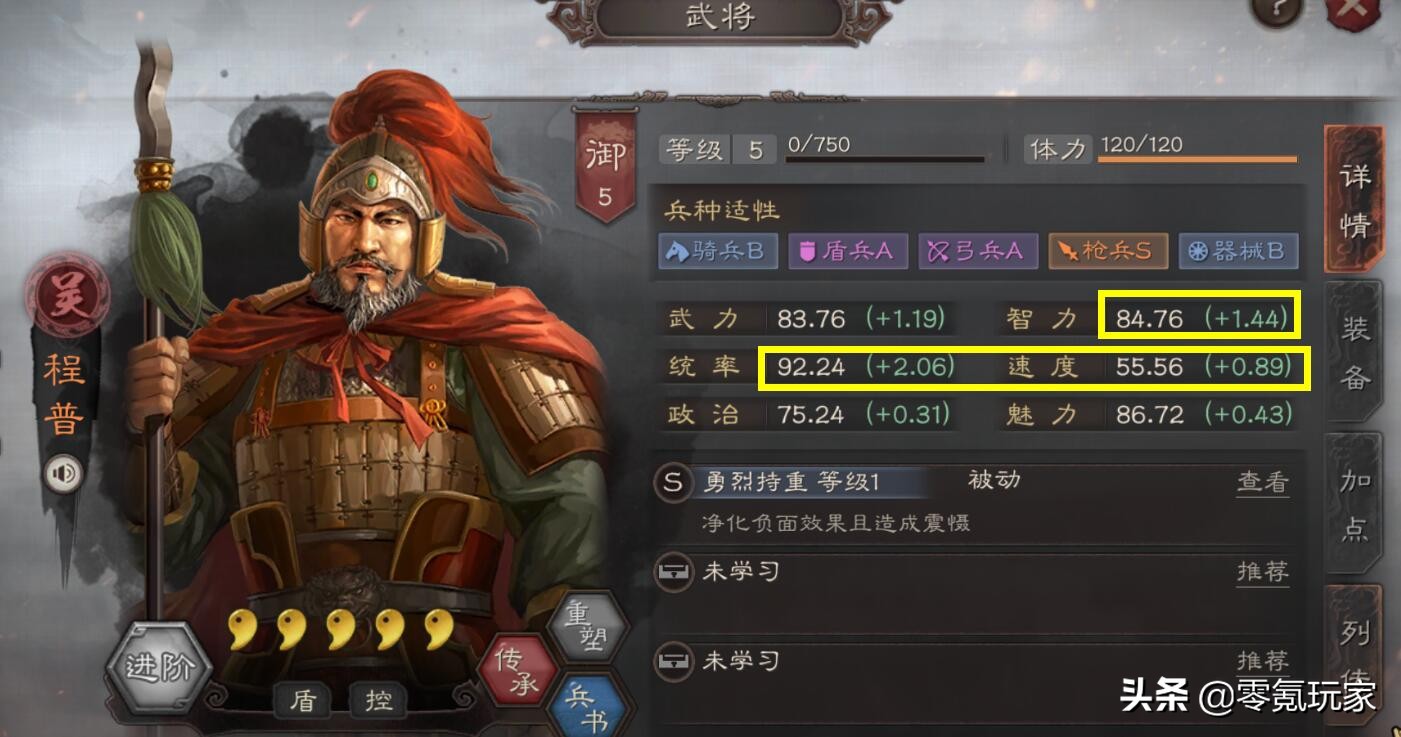Screen dimensions: 1401x737
Task: Select the 弓兵A adaptability icon
Action: click(x=977, y=252)
